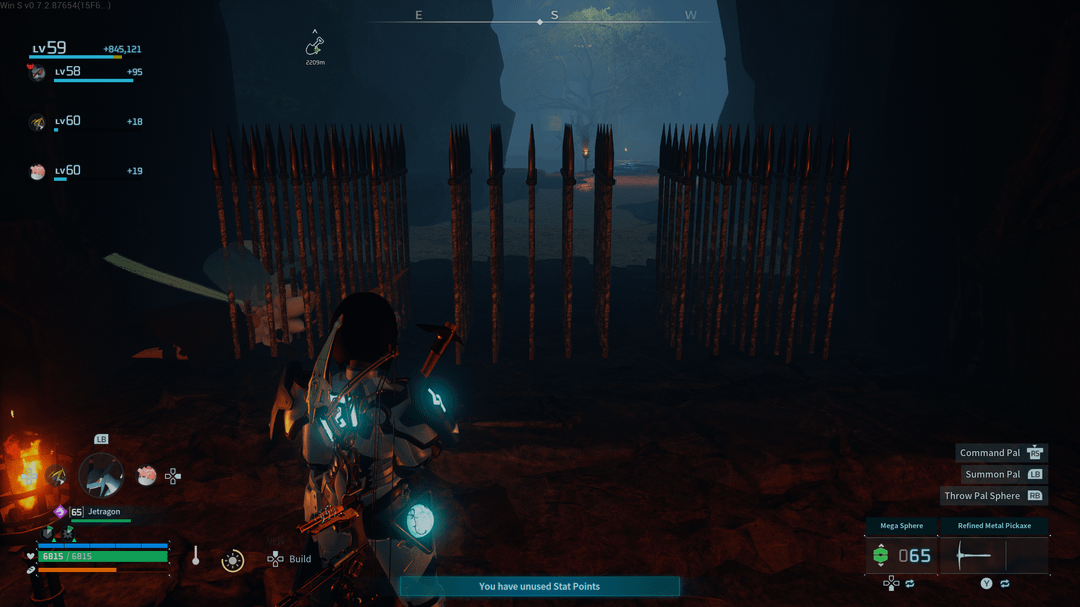Click the unused Stat Points notification
This screenshot has width=1080, height=607.
coord(539,586)
